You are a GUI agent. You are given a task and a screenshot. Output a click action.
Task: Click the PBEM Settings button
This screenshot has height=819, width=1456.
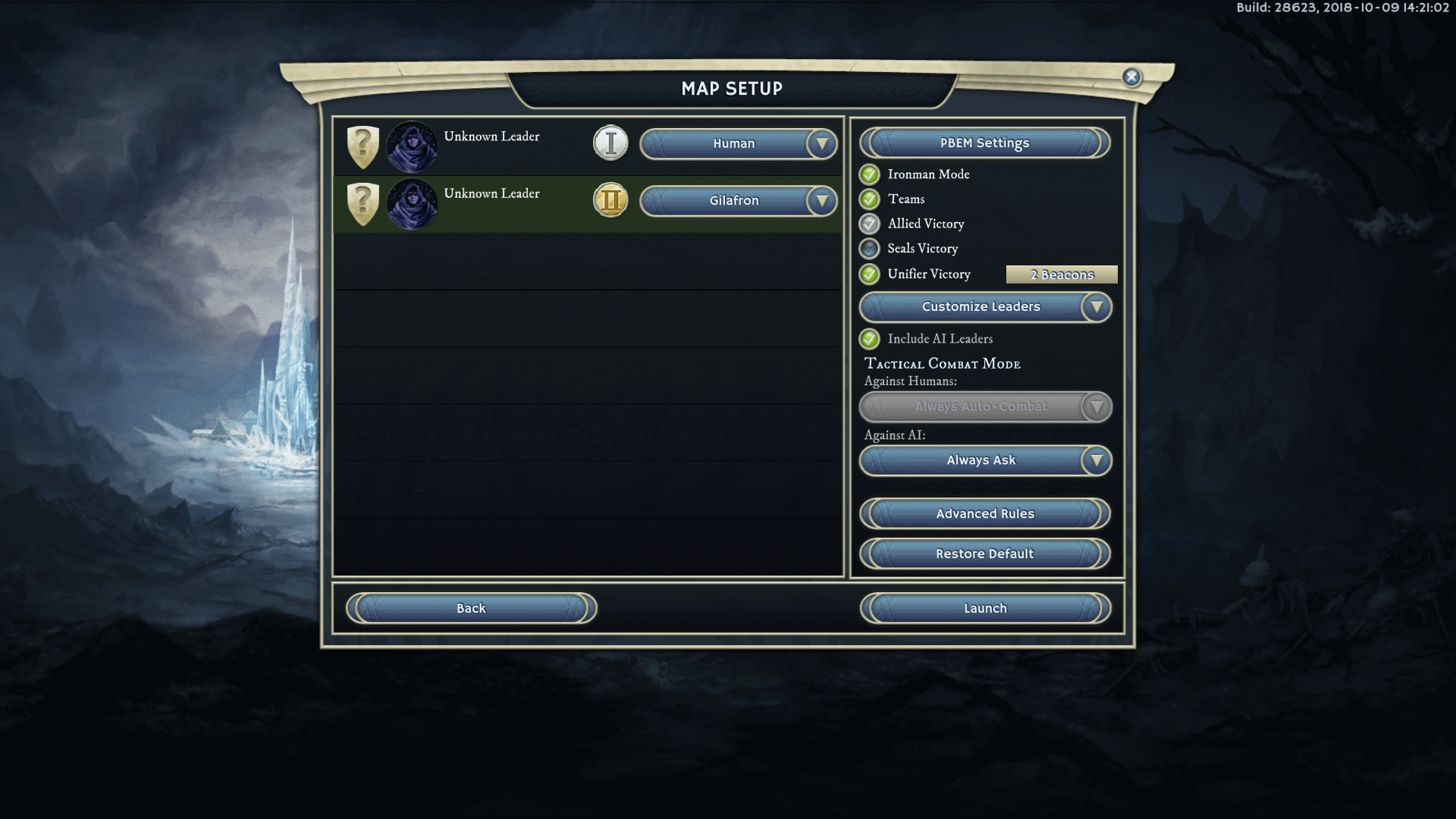(x=984, y=143)
